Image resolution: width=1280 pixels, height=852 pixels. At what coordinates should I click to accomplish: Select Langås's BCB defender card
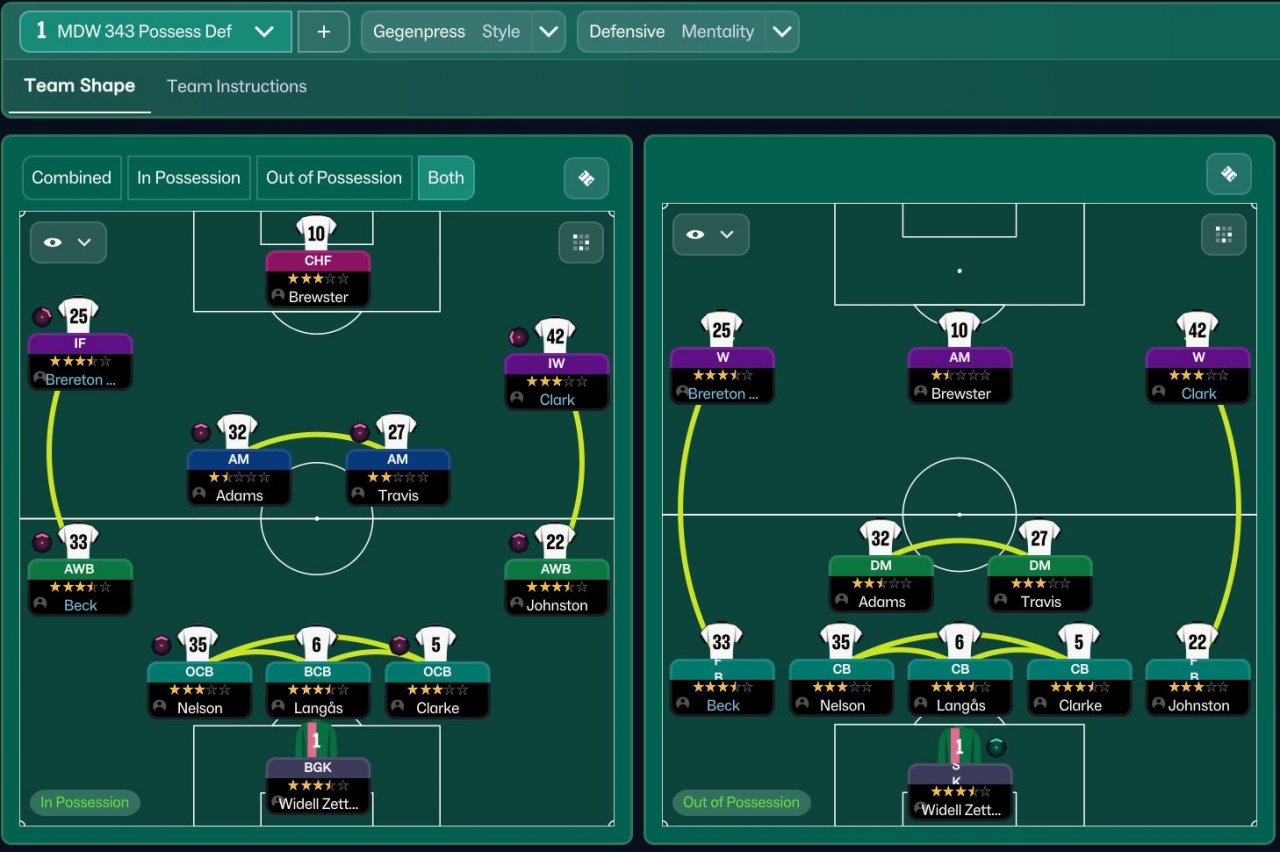[318, 689]
